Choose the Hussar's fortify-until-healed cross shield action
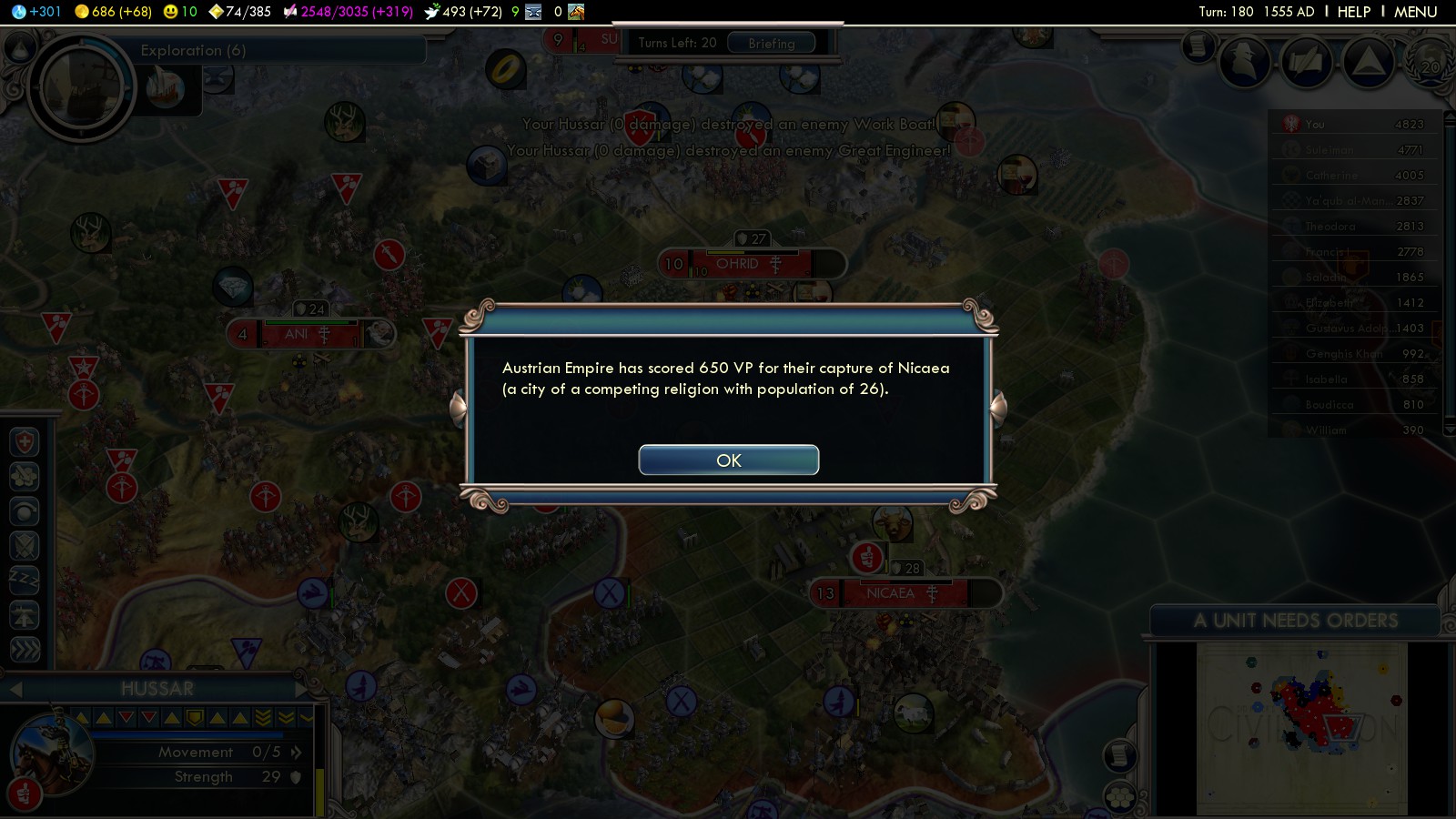This screenshot has width=1456, height=819. coord(25,442)
